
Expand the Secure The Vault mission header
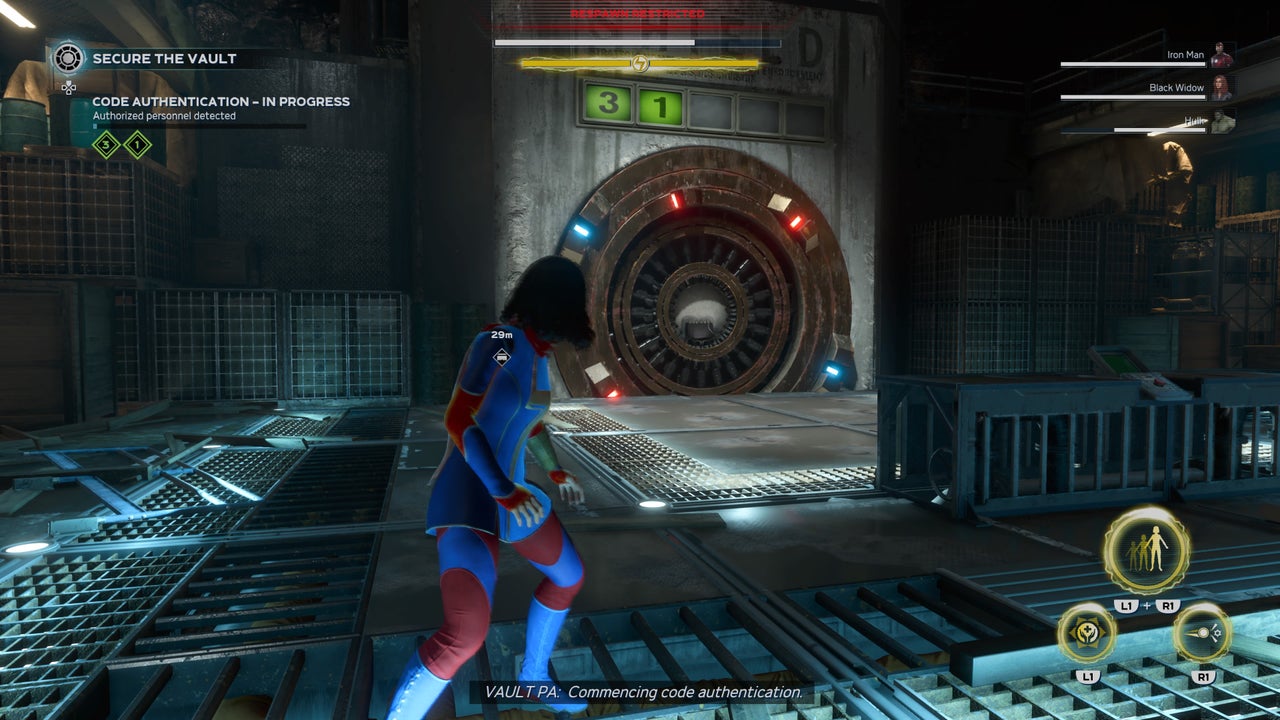pyautogui.click(x=165, y=59)
